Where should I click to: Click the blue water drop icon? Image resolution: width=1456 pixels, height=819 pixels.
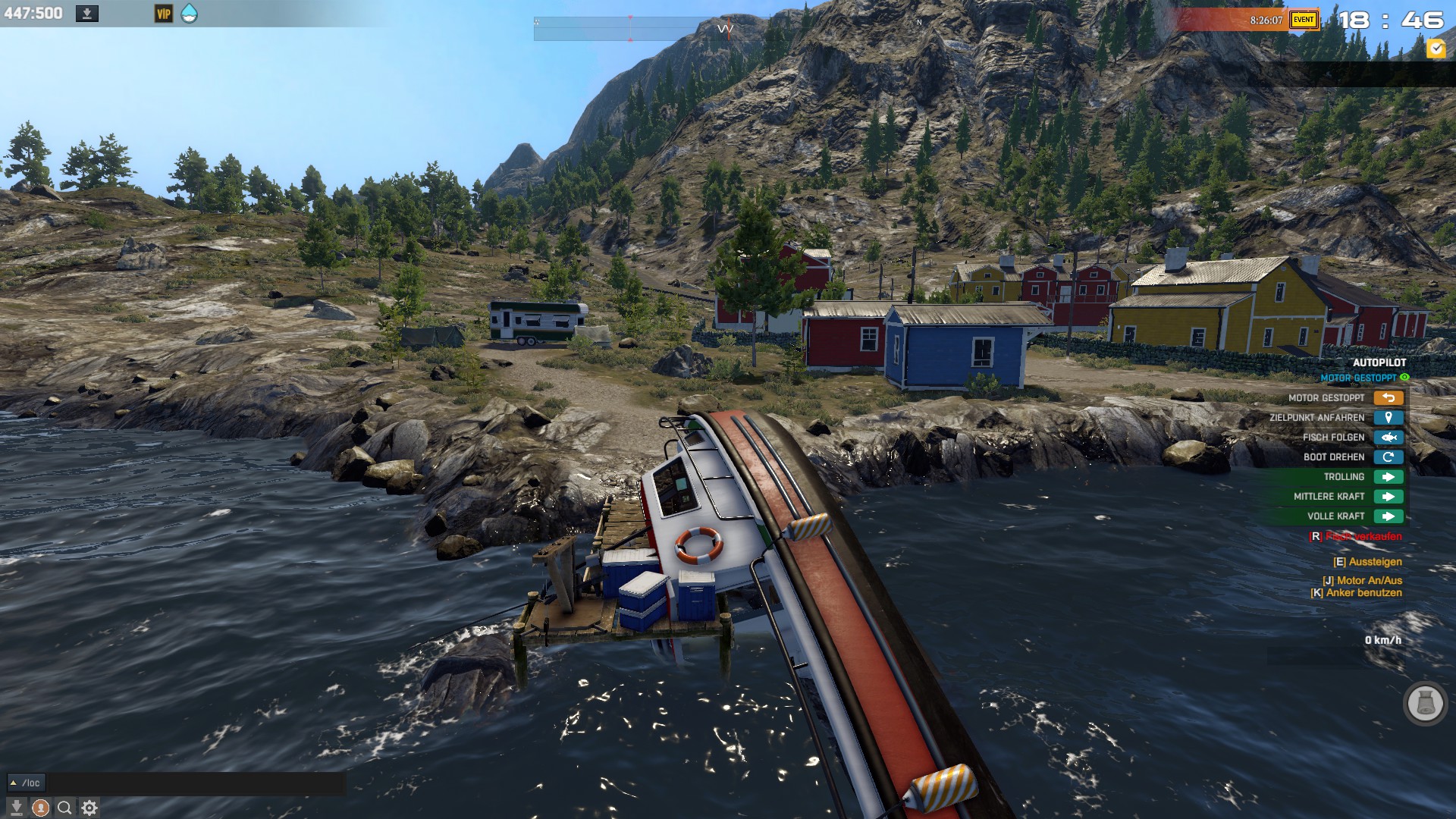189,14
